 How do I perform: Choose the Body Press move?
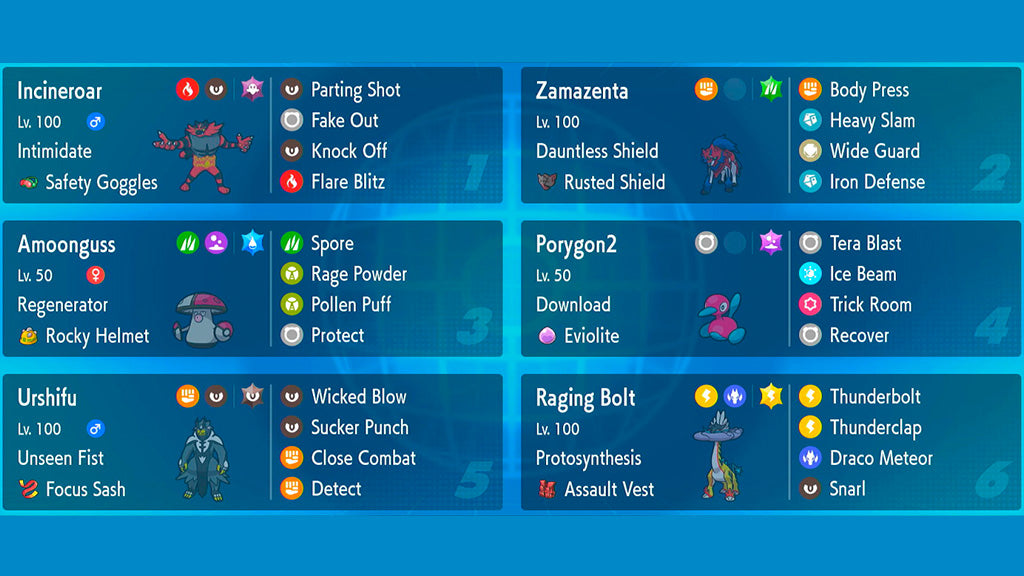[x=868, y=90]
